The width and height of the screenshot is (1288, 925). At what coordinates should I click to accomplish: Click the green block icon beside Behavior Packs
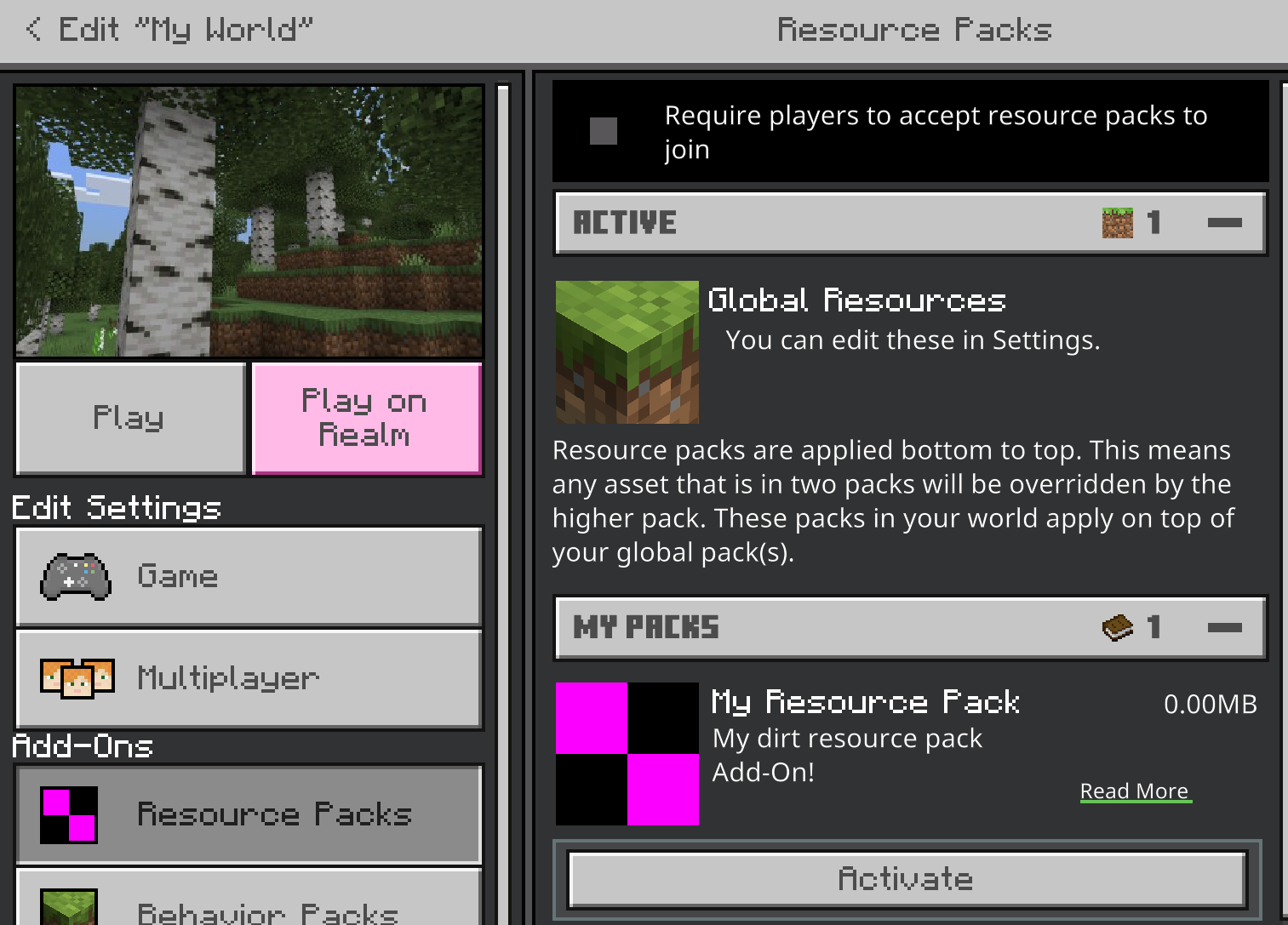pyautogui.click(x=67, y=911)
